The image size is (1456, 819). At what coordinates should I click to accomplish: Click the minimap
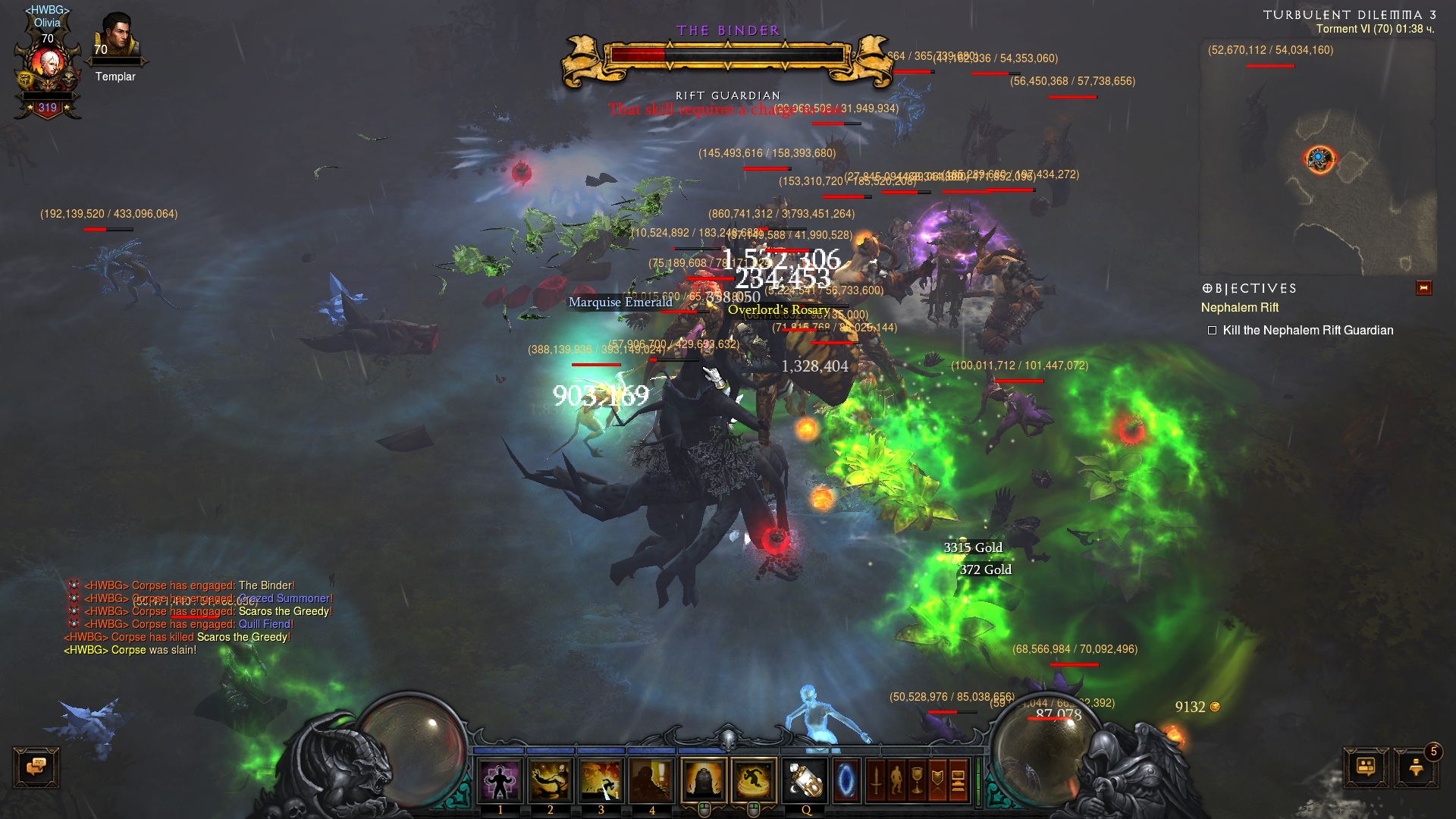1317,159
